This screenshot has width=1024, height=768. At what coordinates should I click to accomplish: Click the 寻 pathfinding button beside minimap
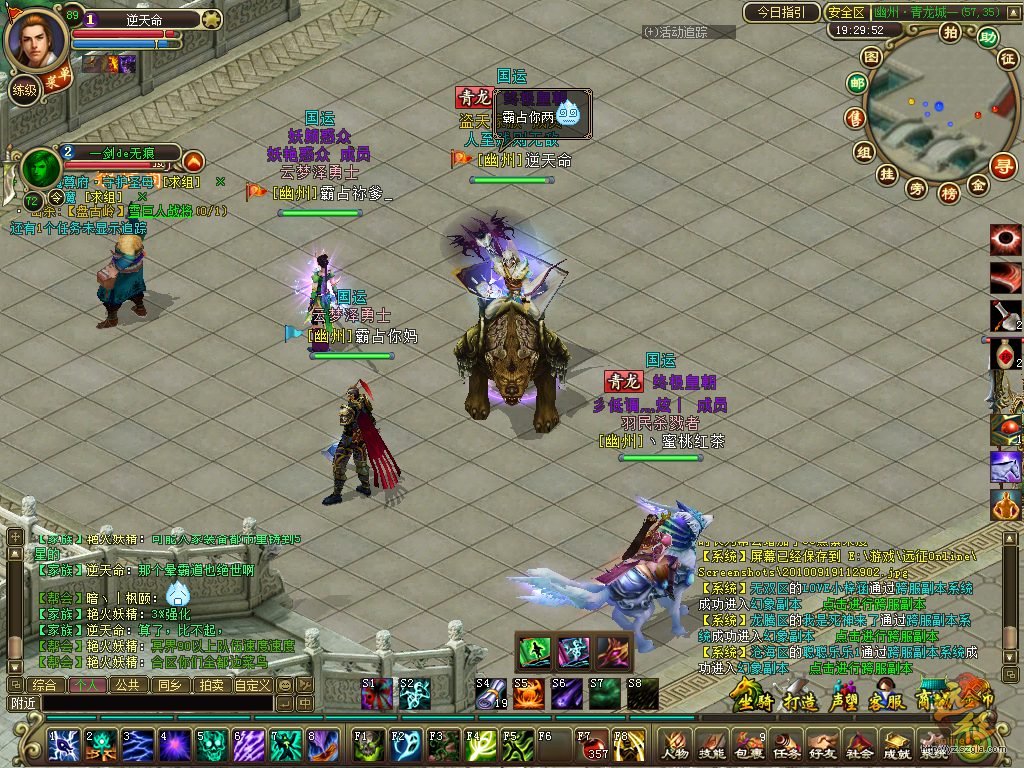point(1003,165)
